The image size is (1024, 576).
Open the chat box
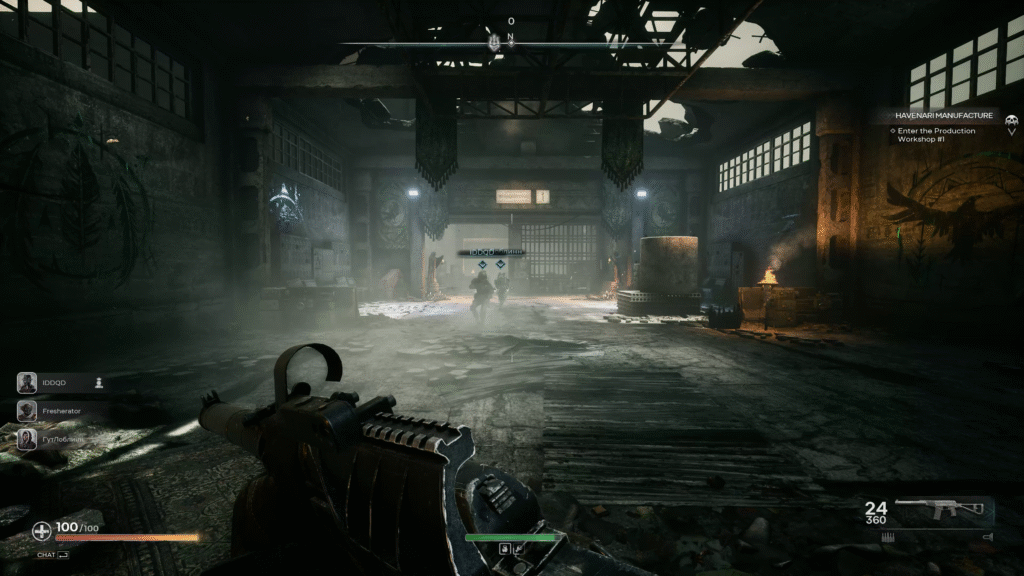pyautogui.click(x=53, y=554)
